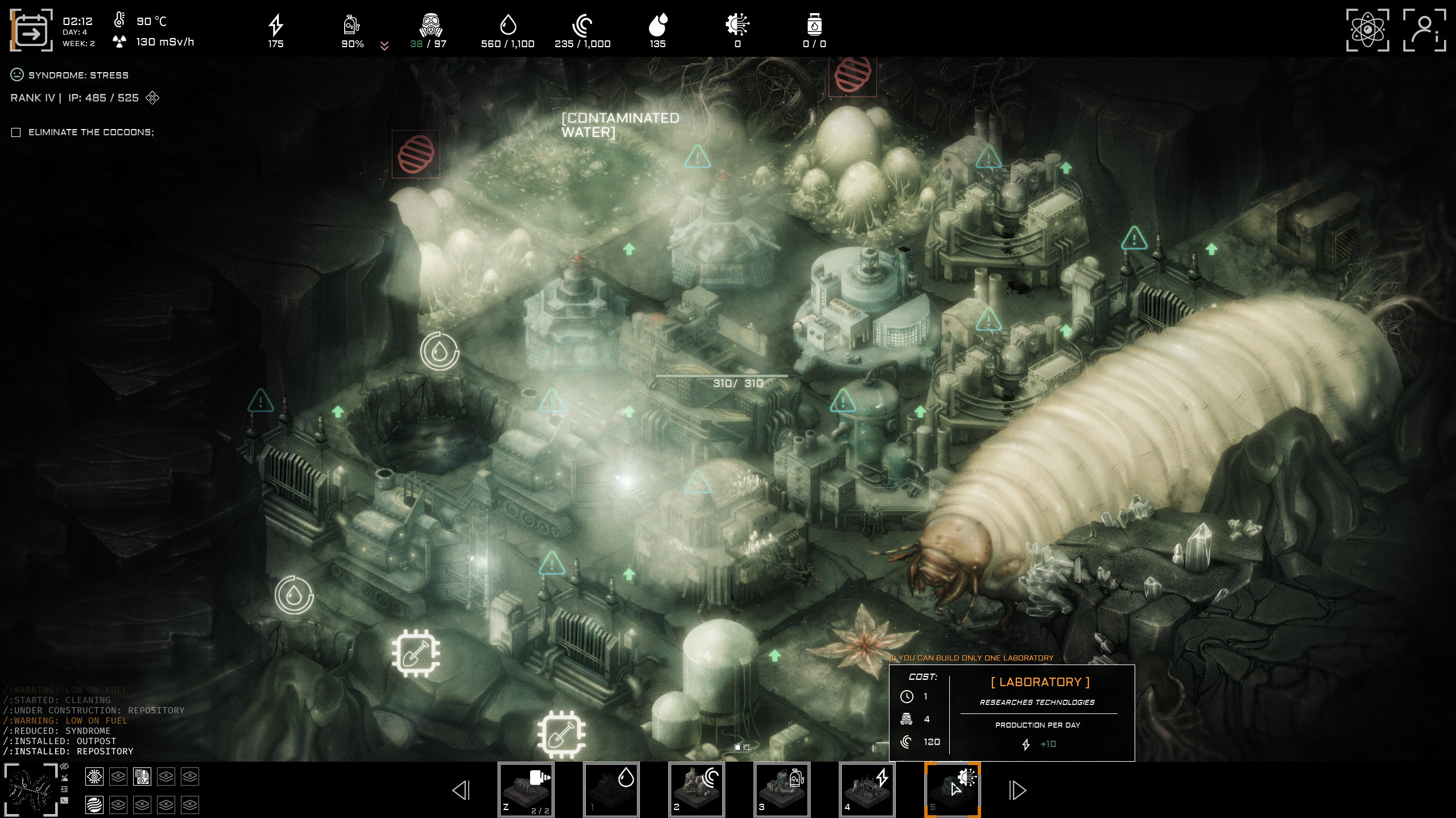Open the calculator and documents module

click(142, 777)
